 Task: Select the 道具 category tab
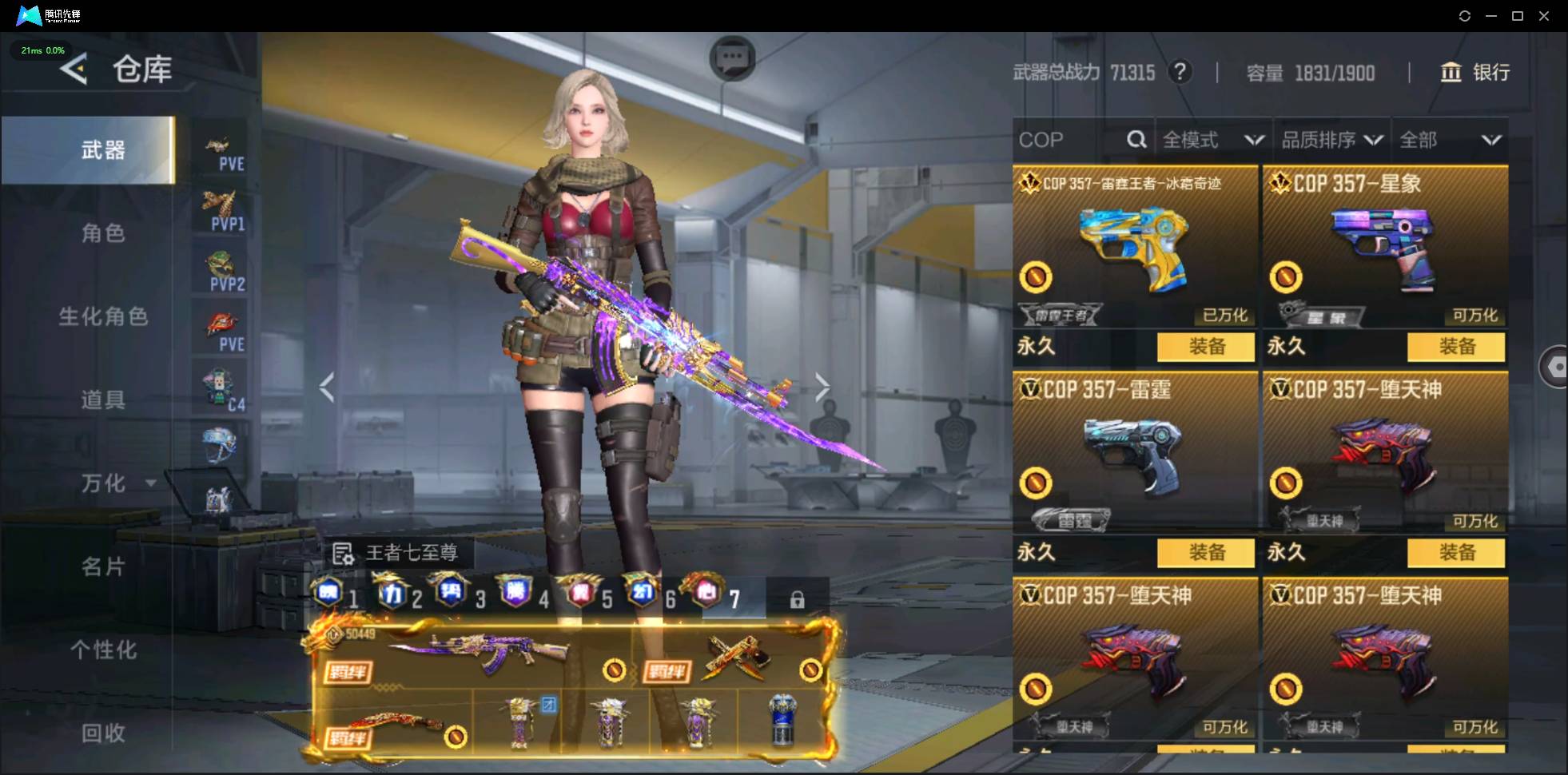[x=103, y=399]
